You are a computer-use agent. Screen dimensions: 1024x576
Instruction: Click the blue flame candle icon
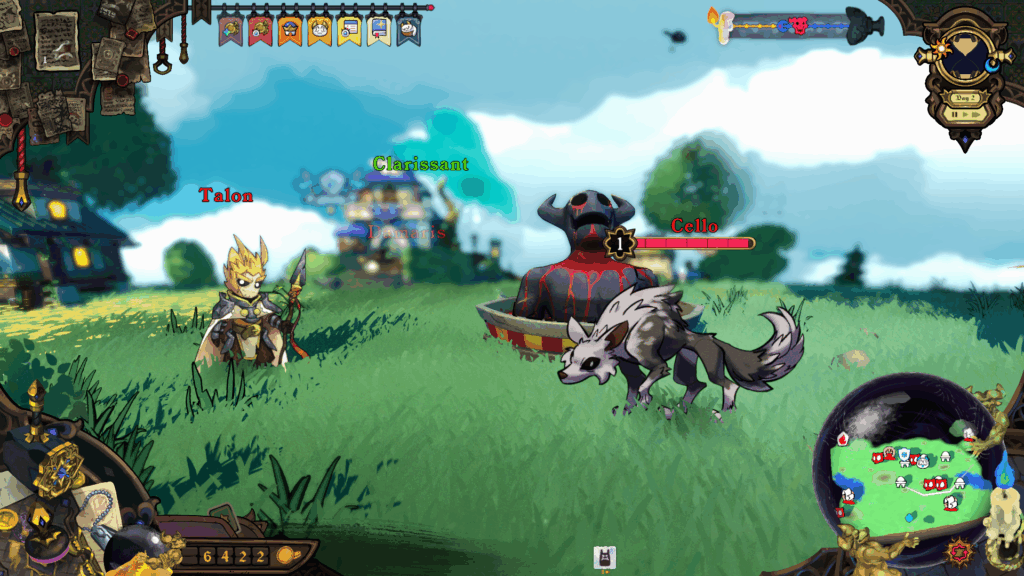coord(1006,470)
